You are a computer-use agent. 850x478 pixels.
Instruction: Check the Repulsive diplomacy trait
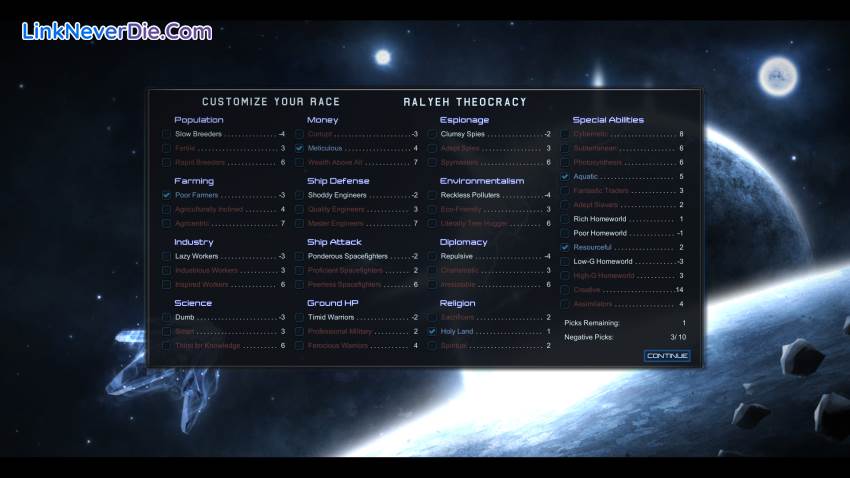coord(432,256)
